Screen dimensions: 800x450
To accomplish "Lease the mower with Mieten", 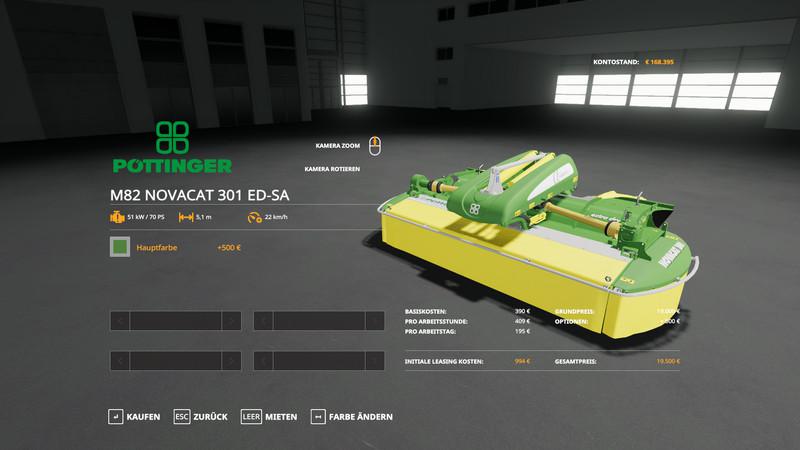I will (x=268, y=416).
